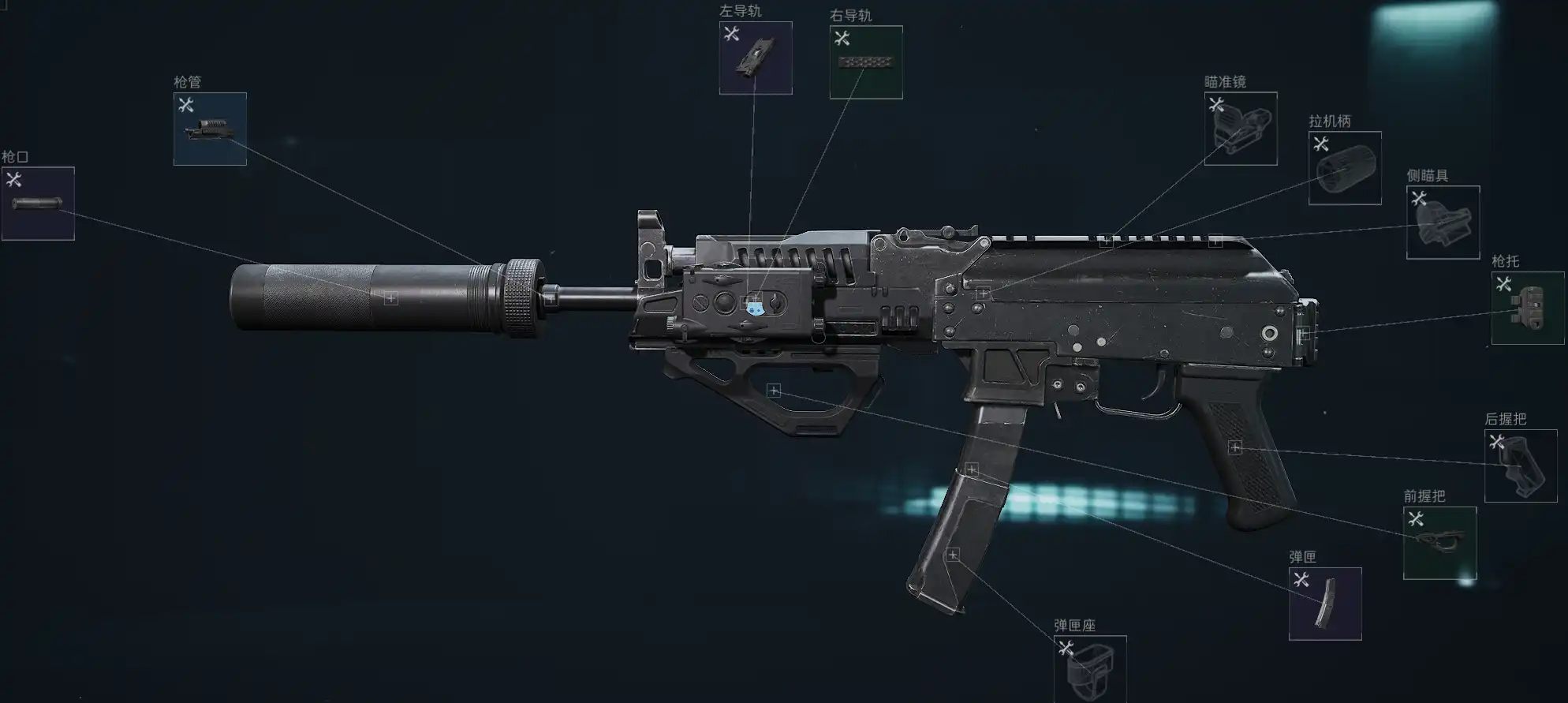The height and width of the screenshot is (703, 1568).
Task: Open the charging handle (拉机柄) slot
Action: pyautogui.click(x=1345, y=168)
